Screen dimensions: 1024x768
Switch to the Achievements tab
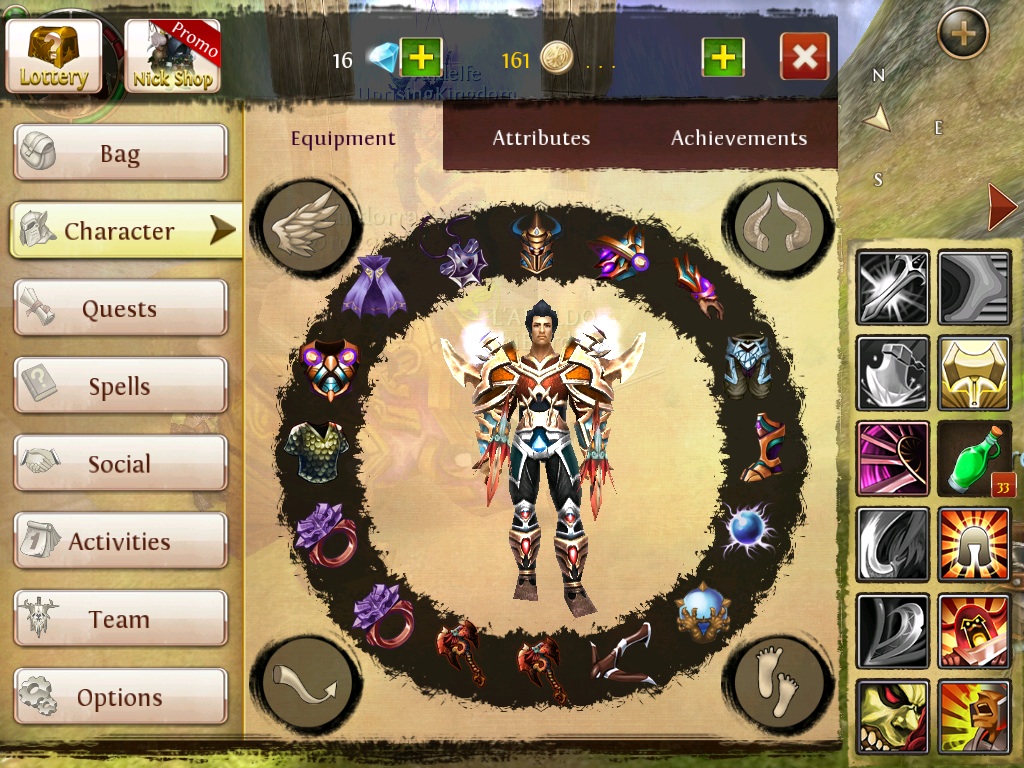click(x=739, y=138)
